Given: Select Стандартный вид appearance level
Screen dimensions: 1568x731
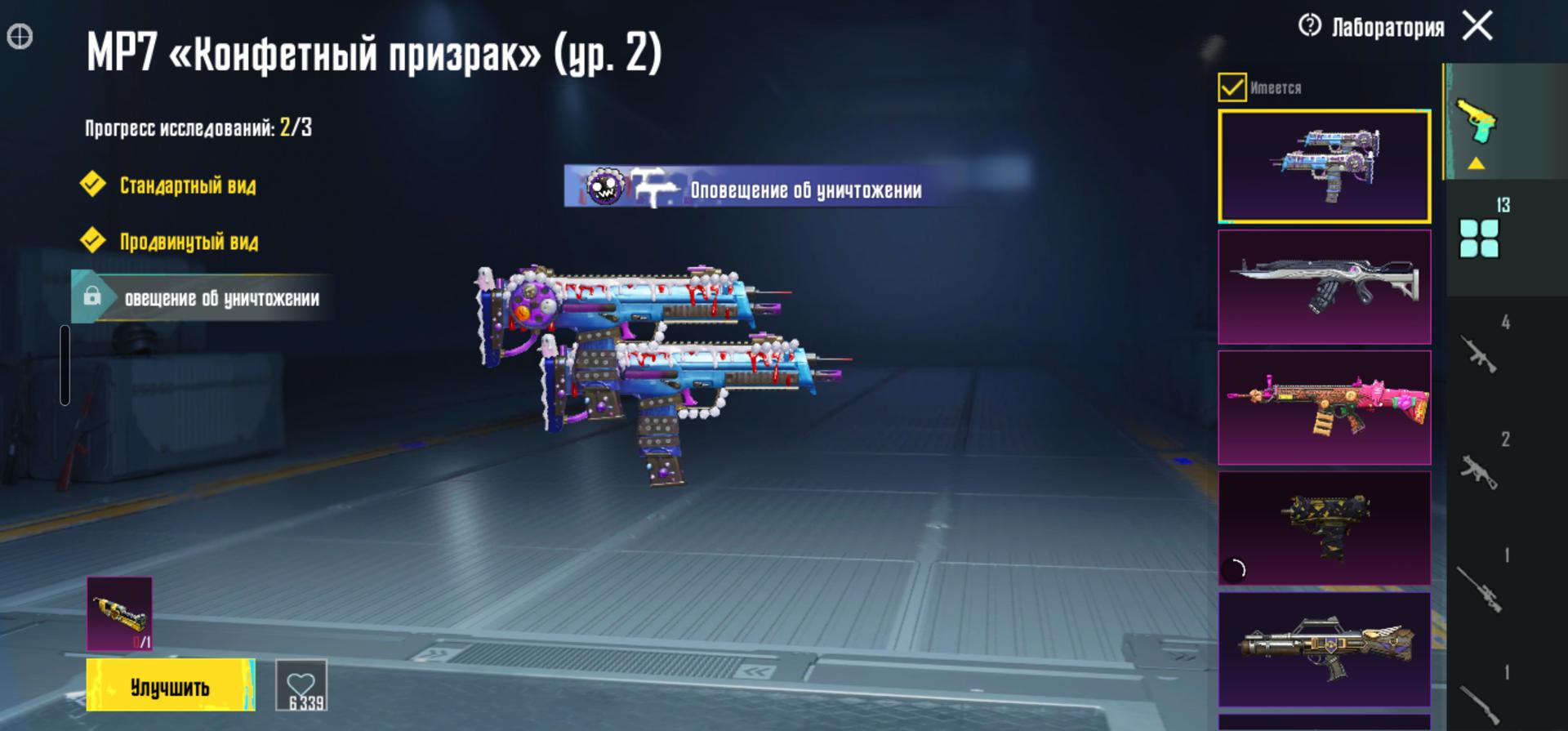Looking at the screenshot, I should (x=187, y=185).
